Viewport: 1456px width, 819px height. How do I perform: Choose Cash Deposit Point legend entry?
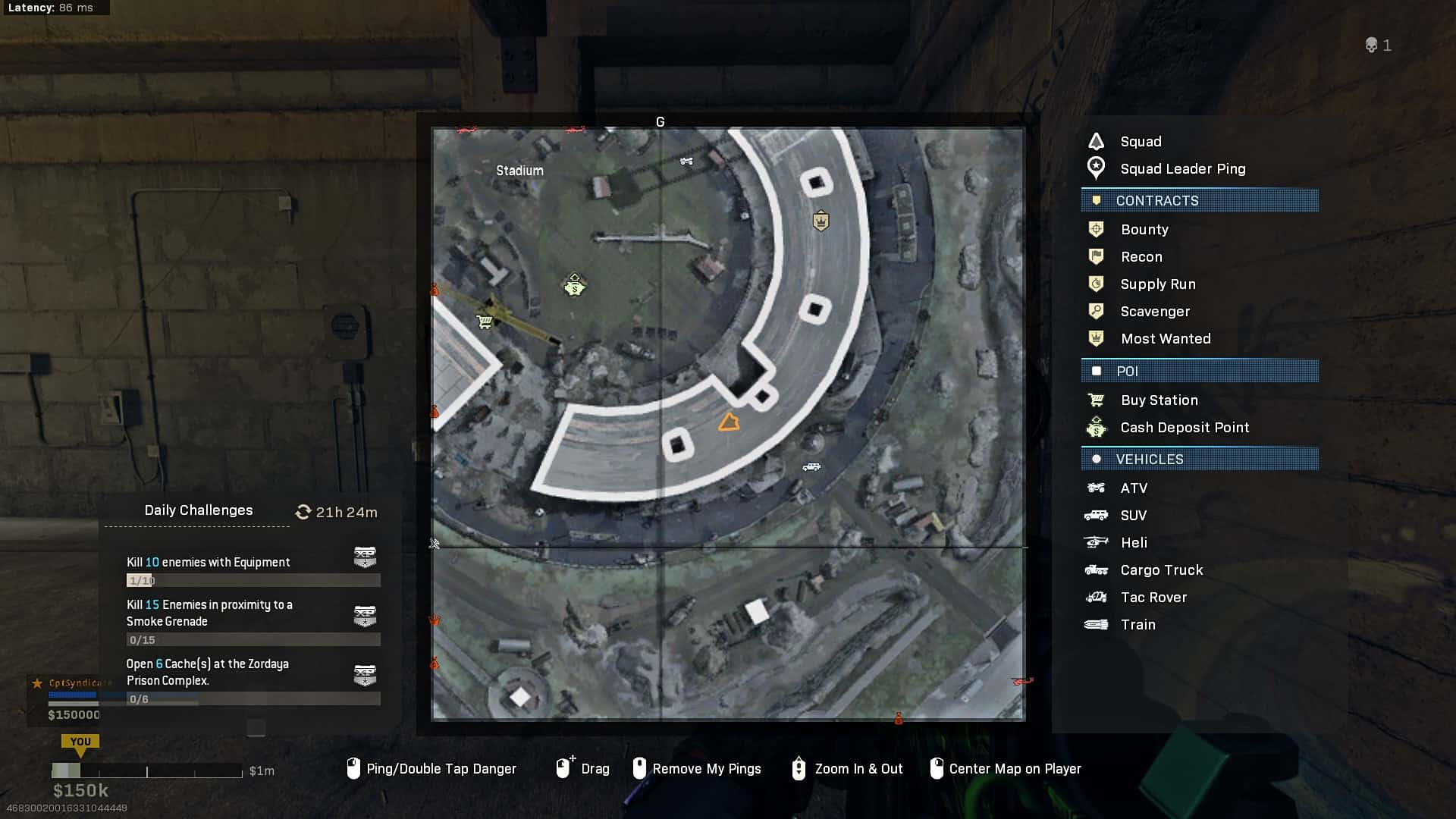click(1184, 428)
